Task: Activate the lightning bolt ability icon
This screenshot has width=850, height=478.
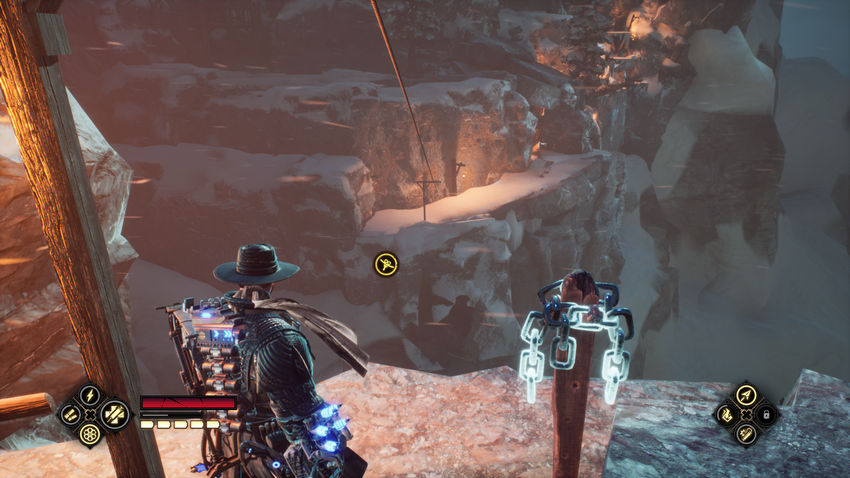Action: 90,395
